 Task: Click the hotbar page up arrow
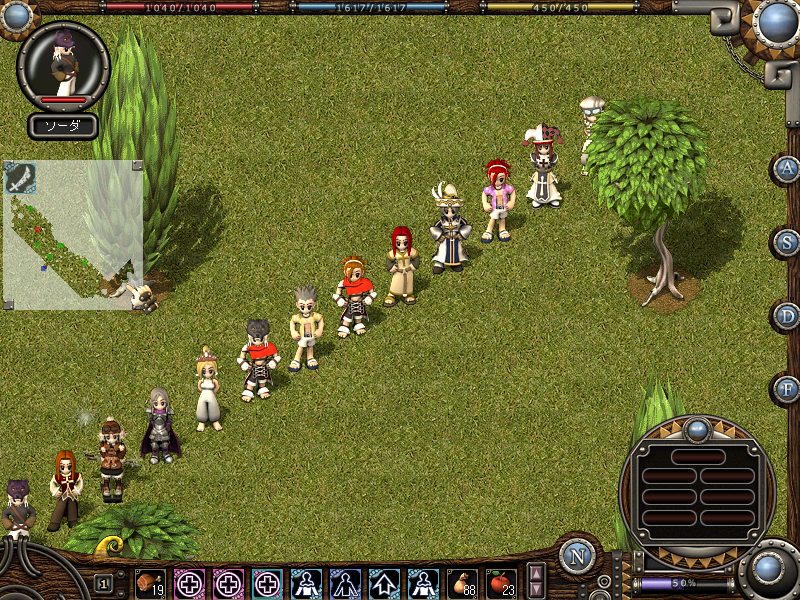tap(537, 573)
